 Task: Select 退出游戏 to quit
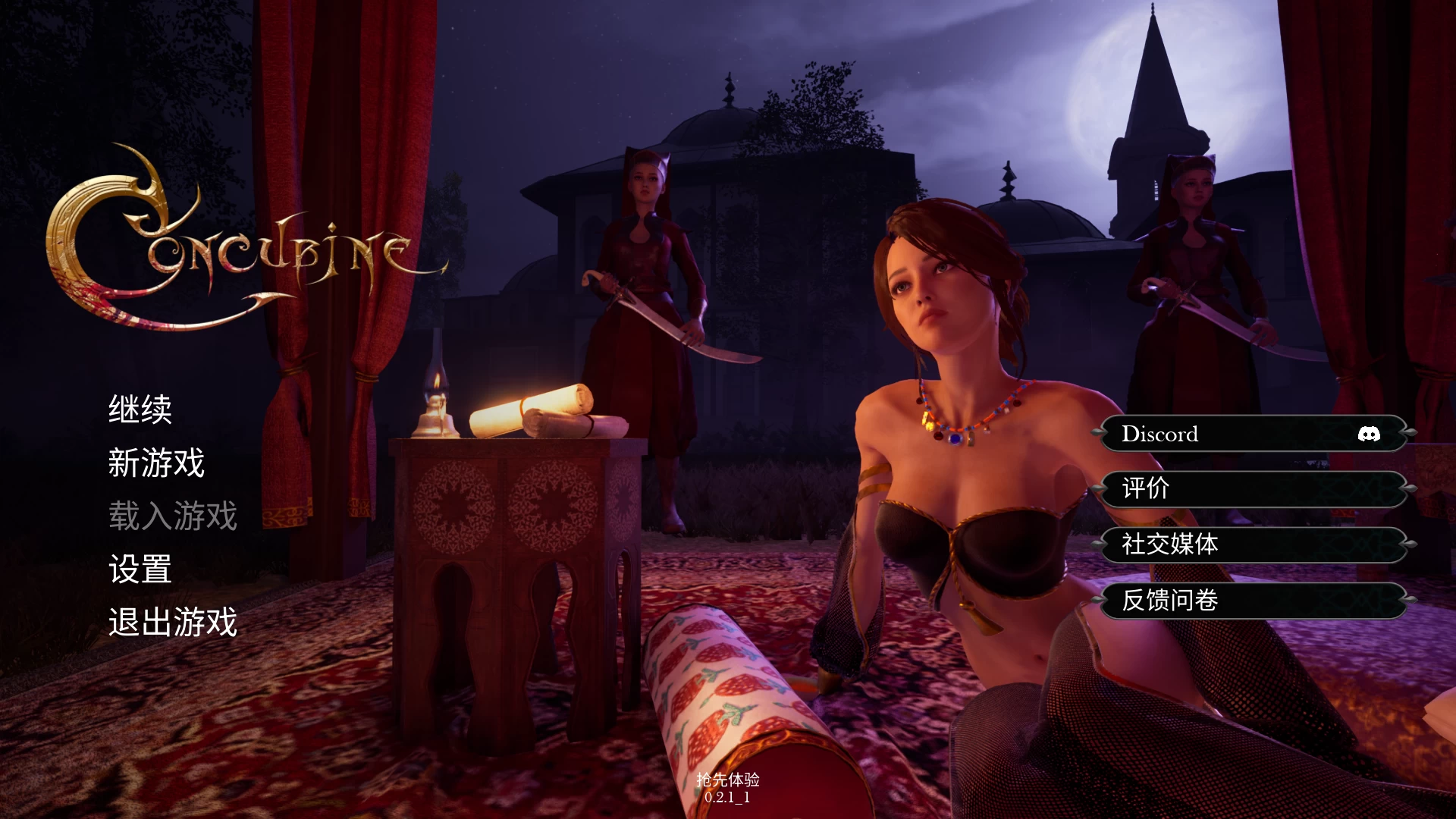click(171, 623)
